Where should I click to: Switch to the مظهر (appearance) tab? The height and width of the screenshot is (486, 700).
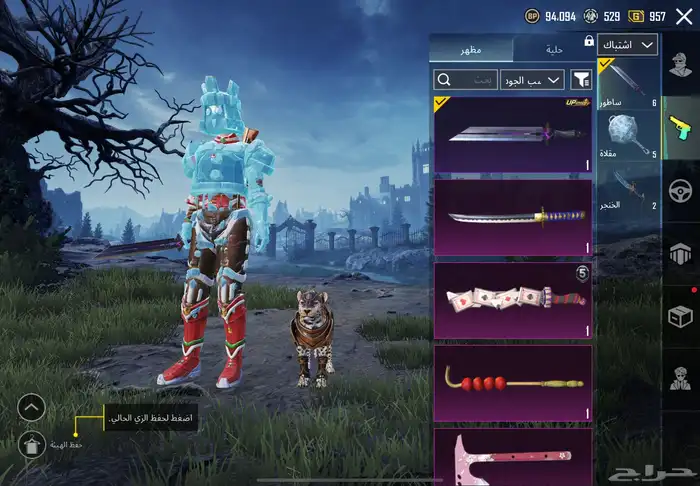click(470, 49)
